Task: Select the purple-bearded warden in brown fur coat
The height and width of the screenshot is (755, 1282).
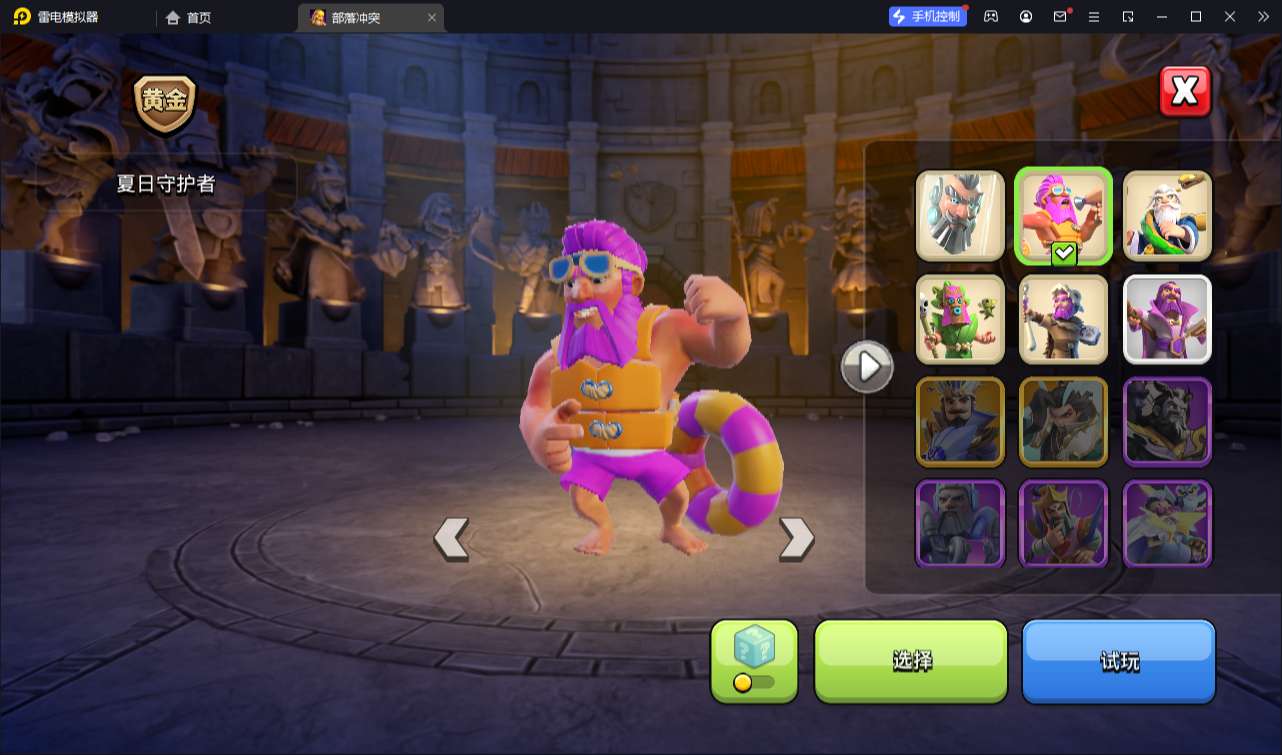Action: [x=1063, y=319]
